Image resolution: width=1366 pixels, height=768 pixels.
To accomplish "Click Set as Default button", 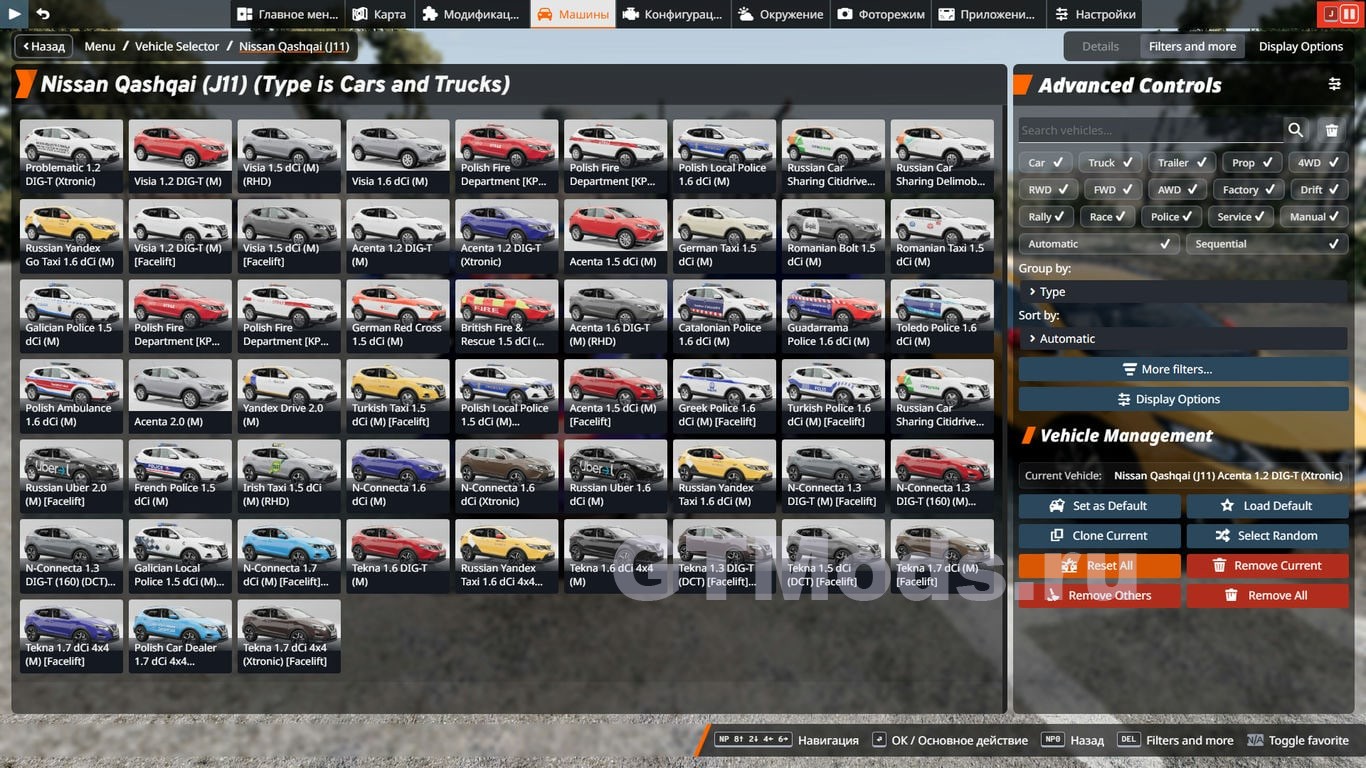I will 1099,506.
